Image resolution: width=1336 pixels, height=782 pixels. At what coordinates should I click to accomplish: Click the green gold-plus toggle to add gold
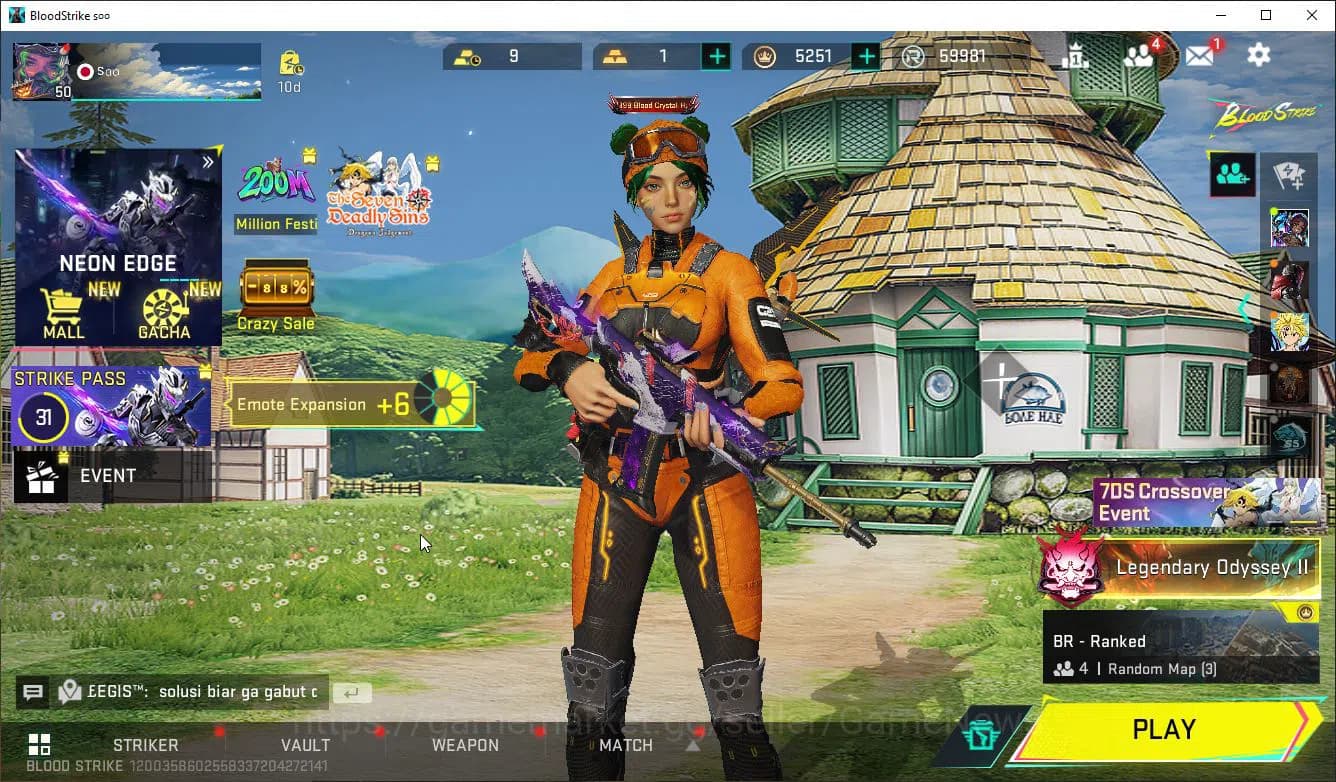pos(716,56)
